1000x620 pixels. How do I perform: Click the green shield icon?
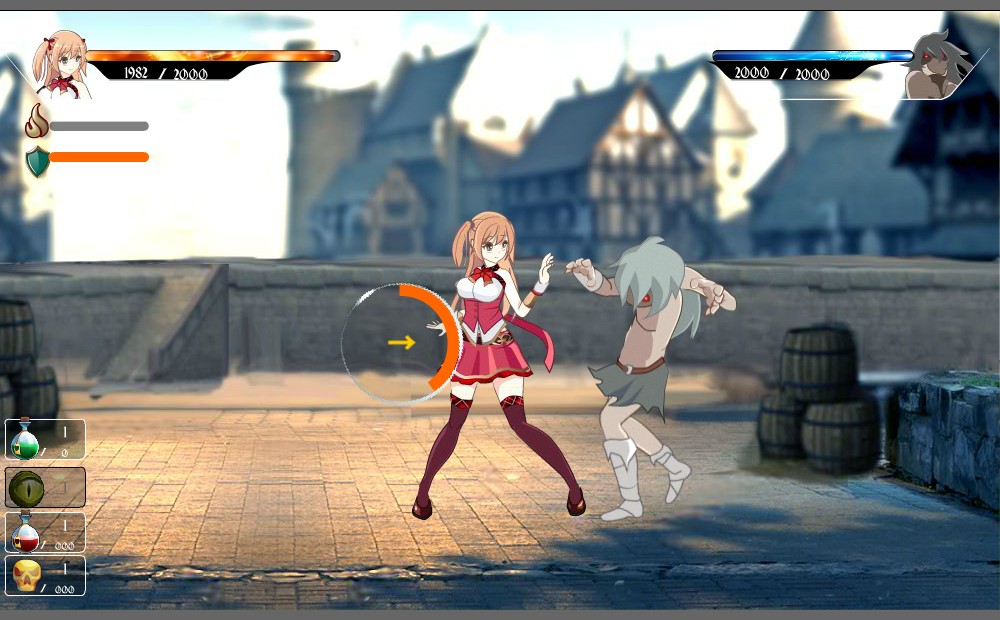point(37,160)
